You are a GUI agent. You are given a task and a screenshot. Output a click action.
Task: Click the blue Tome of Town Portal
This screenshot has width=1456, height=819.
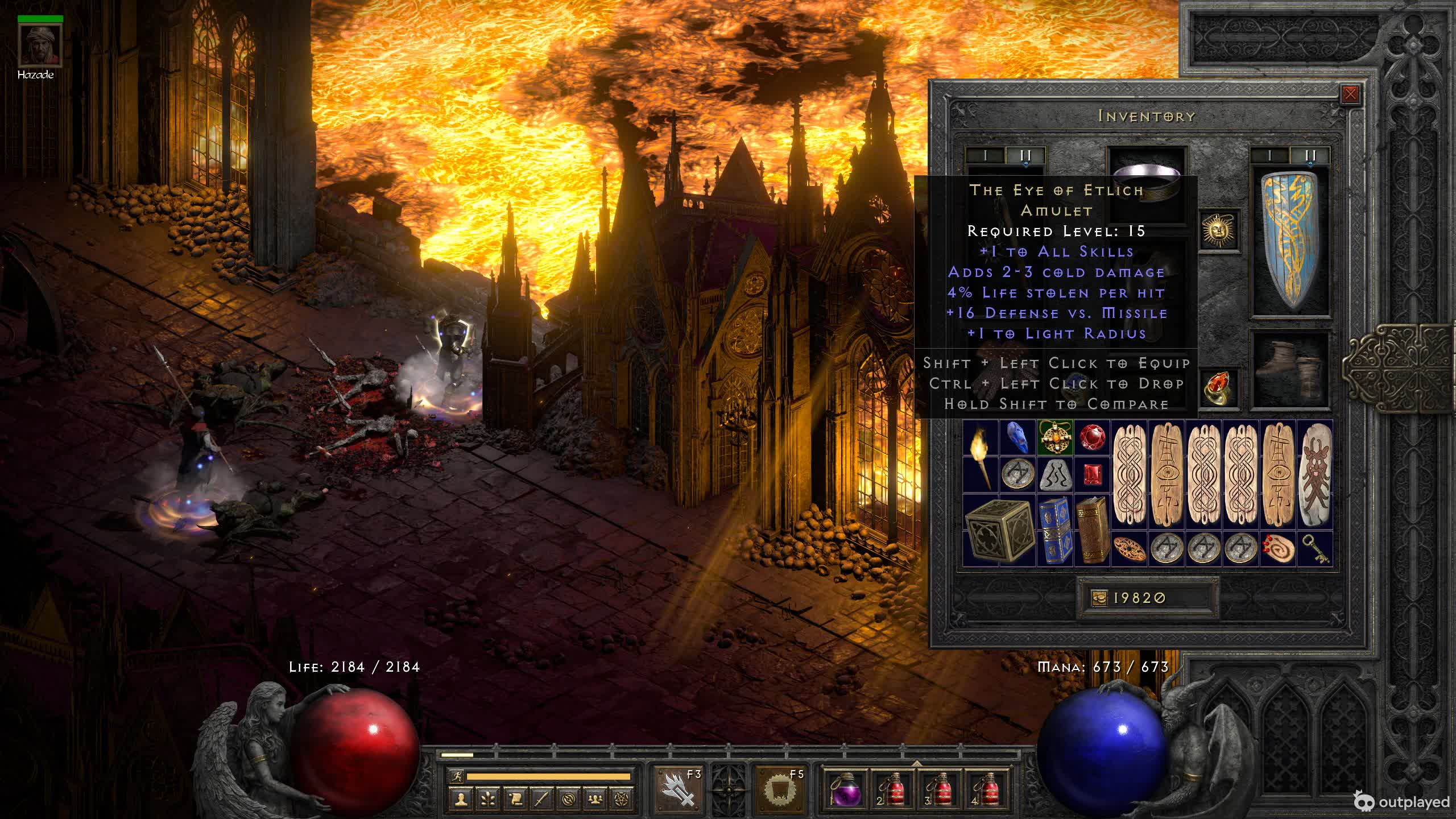tap(1055, 531)
